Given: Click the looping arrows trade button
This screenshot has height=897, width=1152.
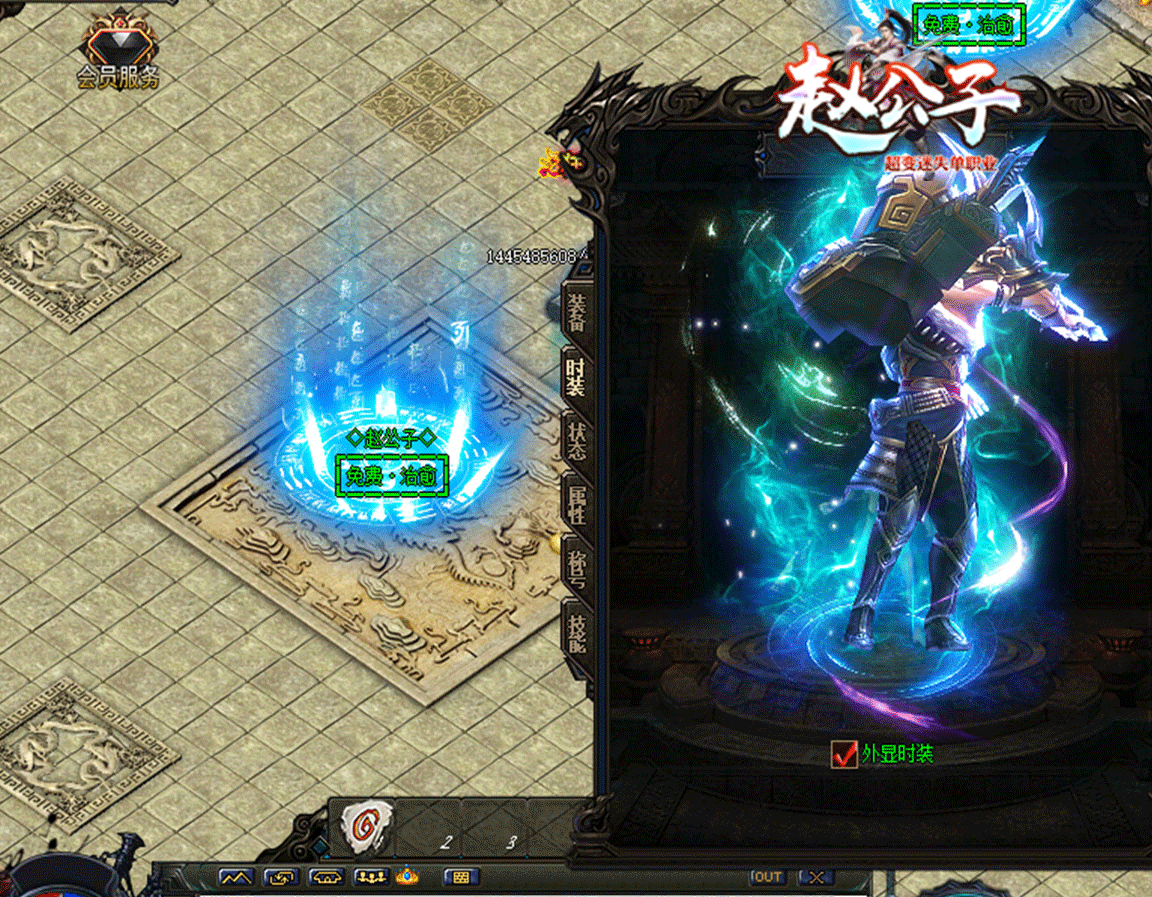Looking at the screenshot, I should (x=281, y=877).
